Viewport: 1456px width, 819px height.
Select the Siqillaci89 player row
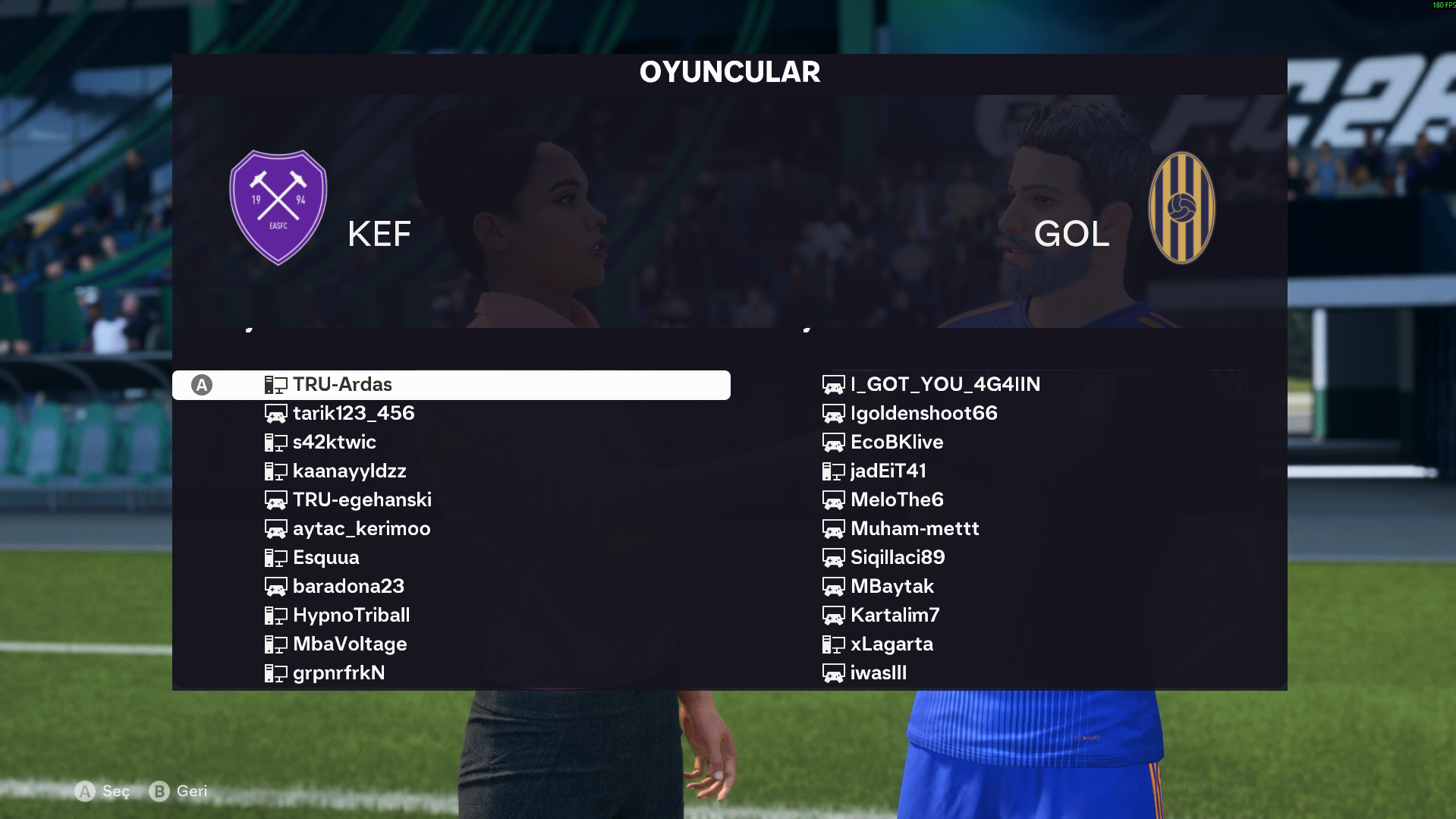(897, 558)
